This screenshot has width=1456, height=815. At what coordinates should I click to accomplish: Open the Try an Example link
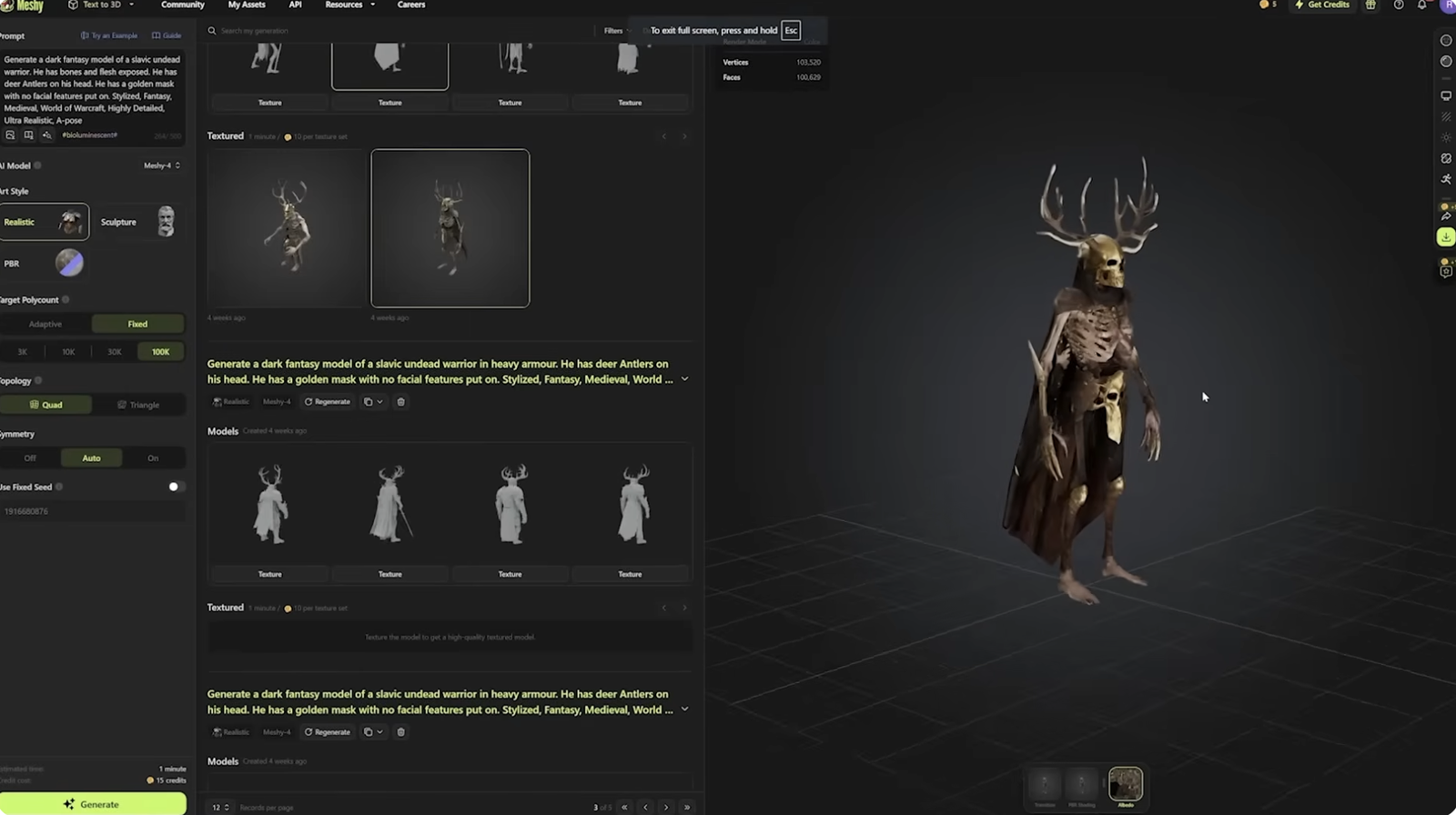109,35
